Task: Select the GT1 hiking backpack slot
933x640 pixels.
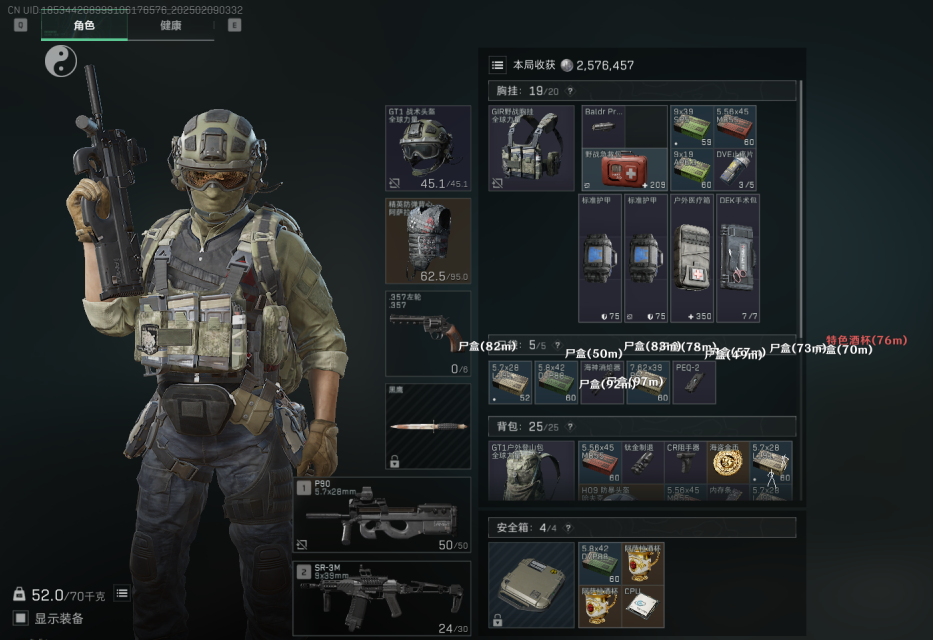Action: pyautogui.click(x=531, y=470)
